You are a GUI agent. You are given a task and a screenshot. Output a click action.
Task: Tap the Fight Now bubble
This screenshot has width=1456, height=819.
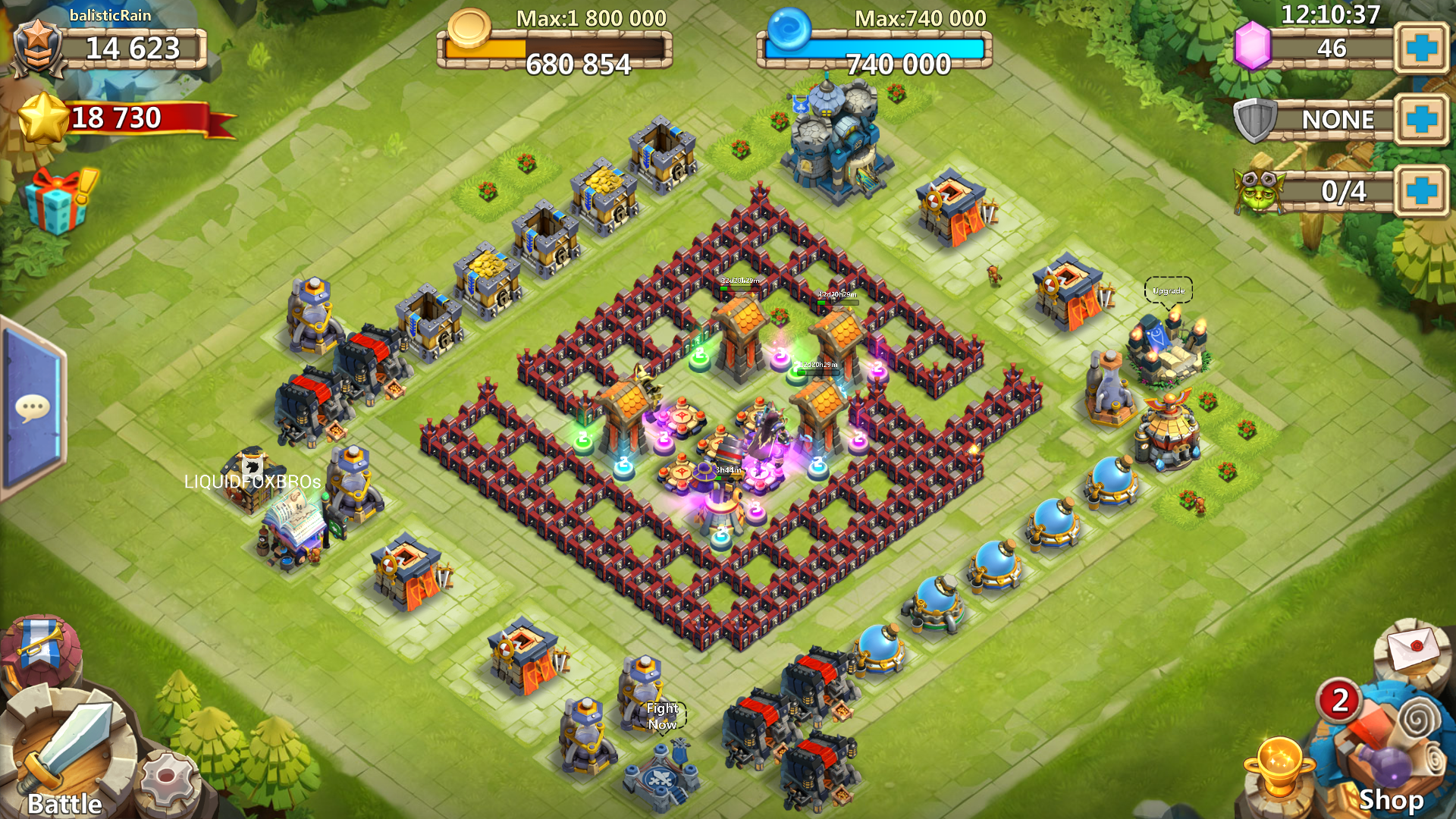662,716
